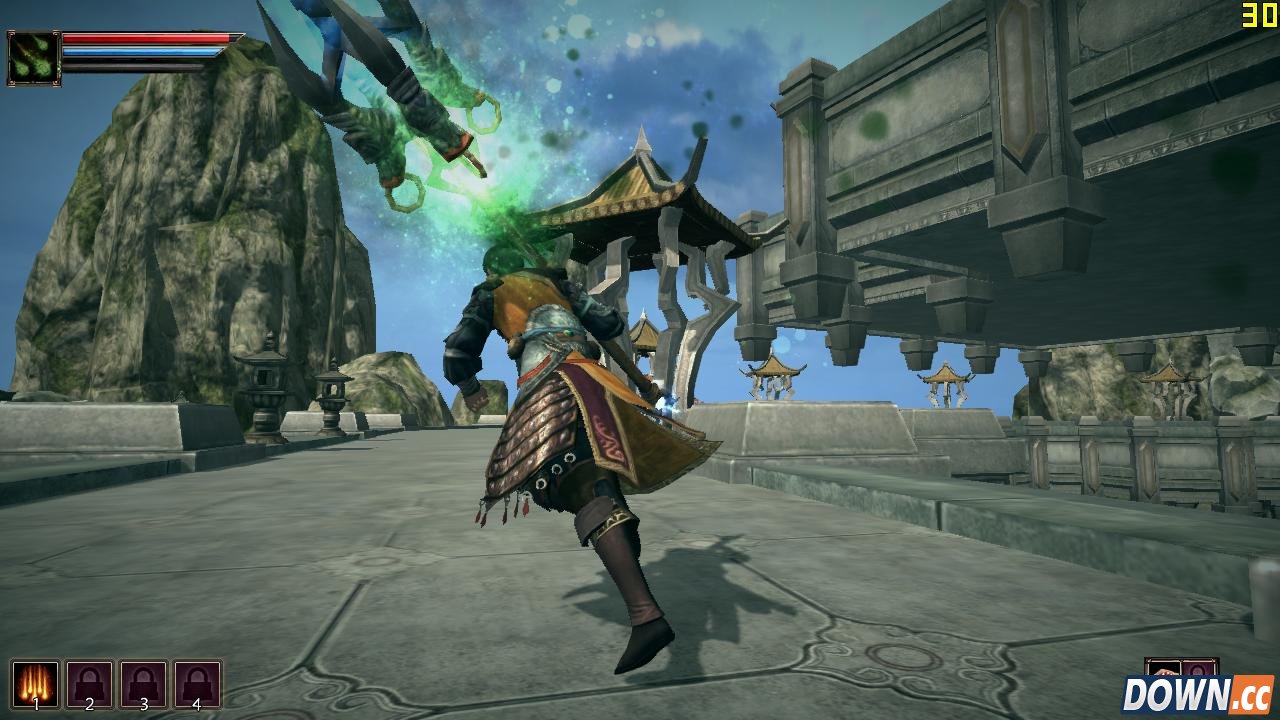The height and width of the screenshot is (720, 1280).
Task: Click the green claw portrait icon
Action: click(x=34, y=57)
